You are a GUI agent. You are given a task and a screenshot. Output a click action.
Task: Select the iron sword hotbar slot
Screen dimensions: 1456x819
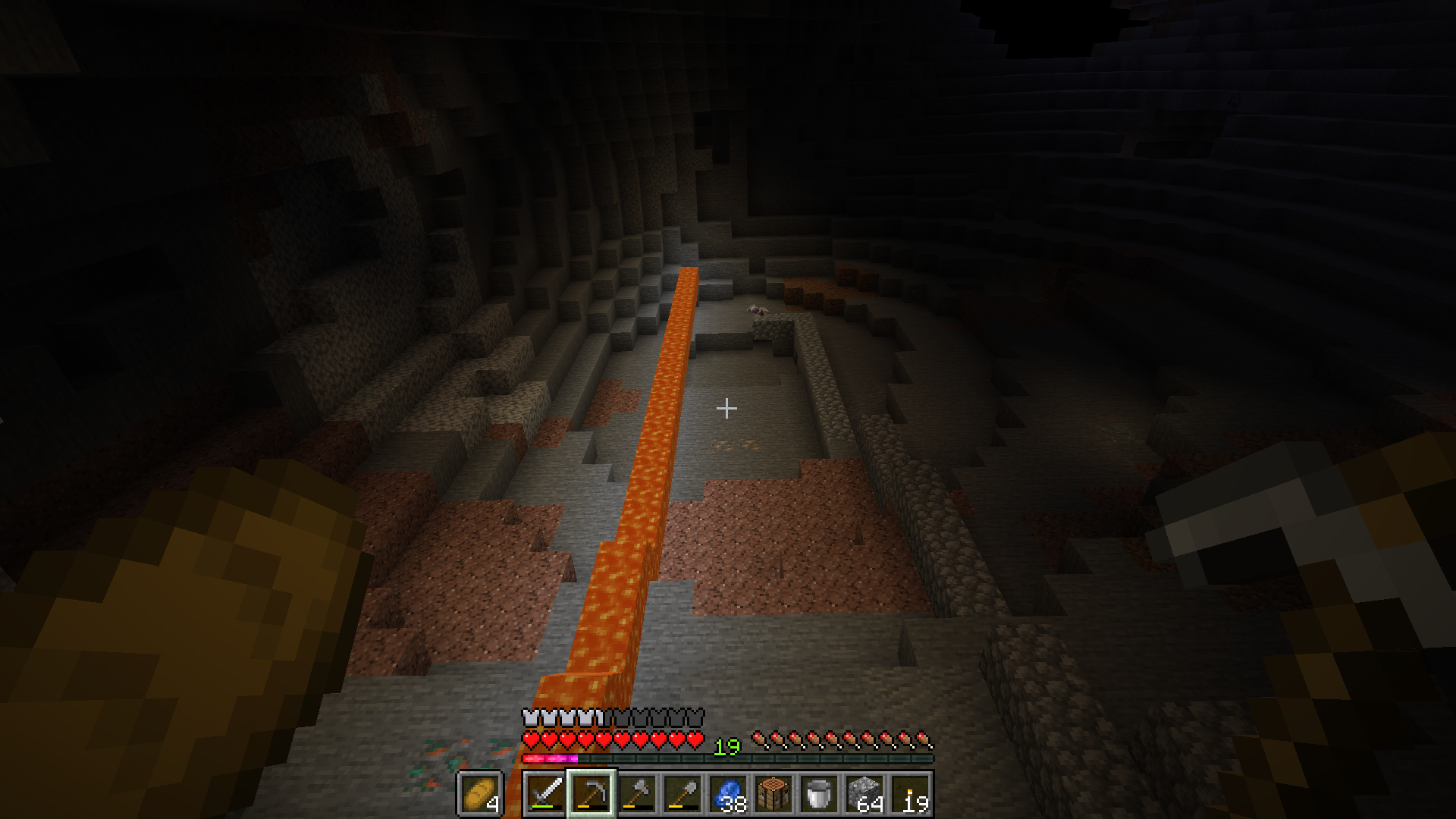pos(545,794)
